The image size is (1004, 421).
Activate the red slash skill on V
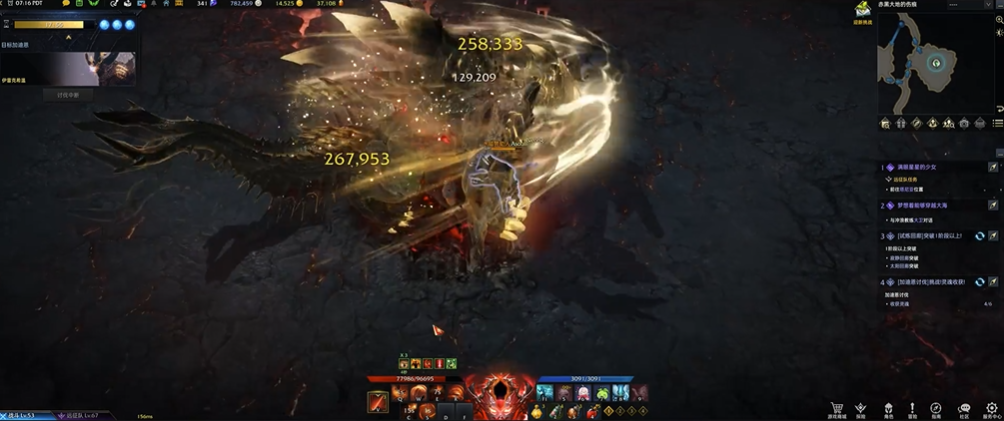pyautogui.click(x=378, y=402)
